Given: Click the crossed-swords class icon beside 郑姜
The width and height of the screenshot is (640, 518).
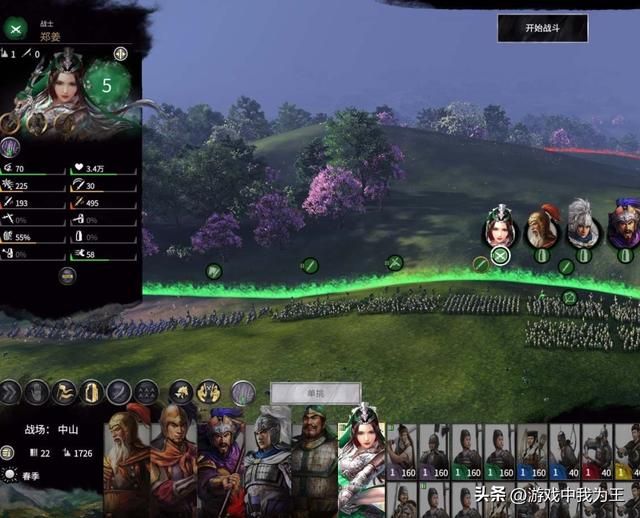Looking at the screenshot, I should click(x=15, y=29).
